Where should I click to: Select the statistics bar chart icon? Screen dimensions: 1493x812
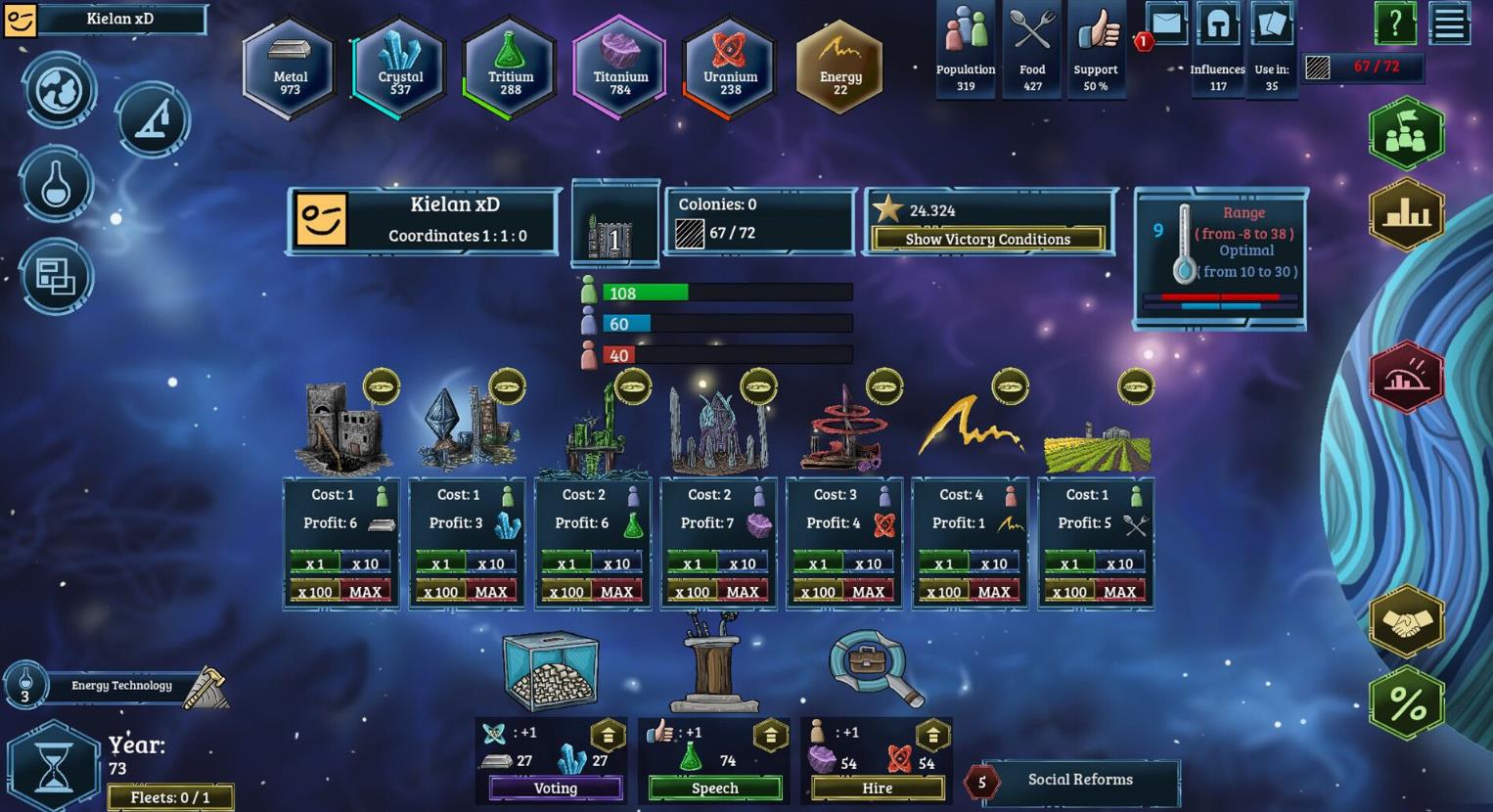click(x=1406, y=213)
